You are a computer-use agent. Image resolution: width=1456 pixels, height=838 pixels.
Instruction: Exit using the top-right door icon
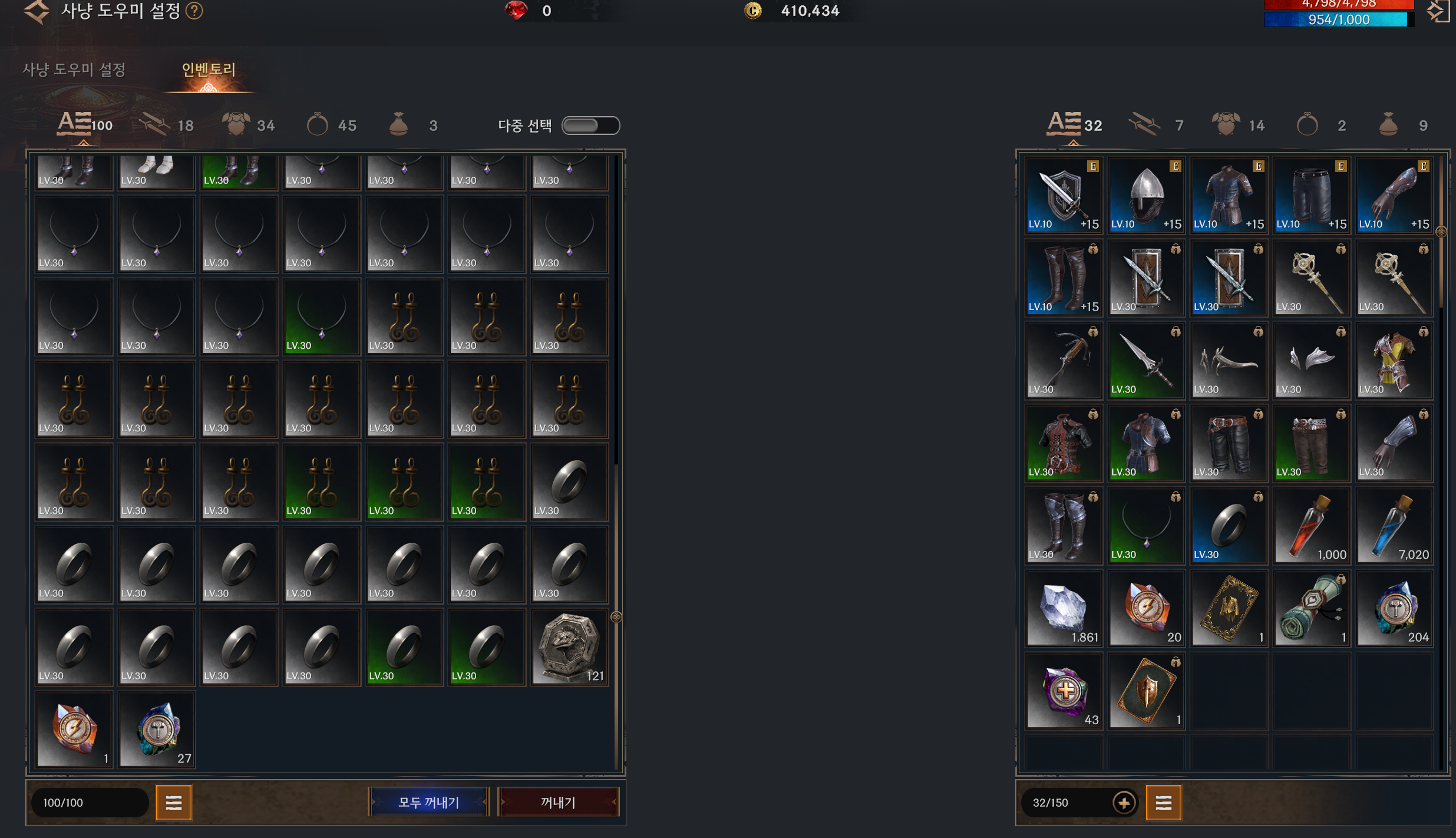(x=1438, y=11)
